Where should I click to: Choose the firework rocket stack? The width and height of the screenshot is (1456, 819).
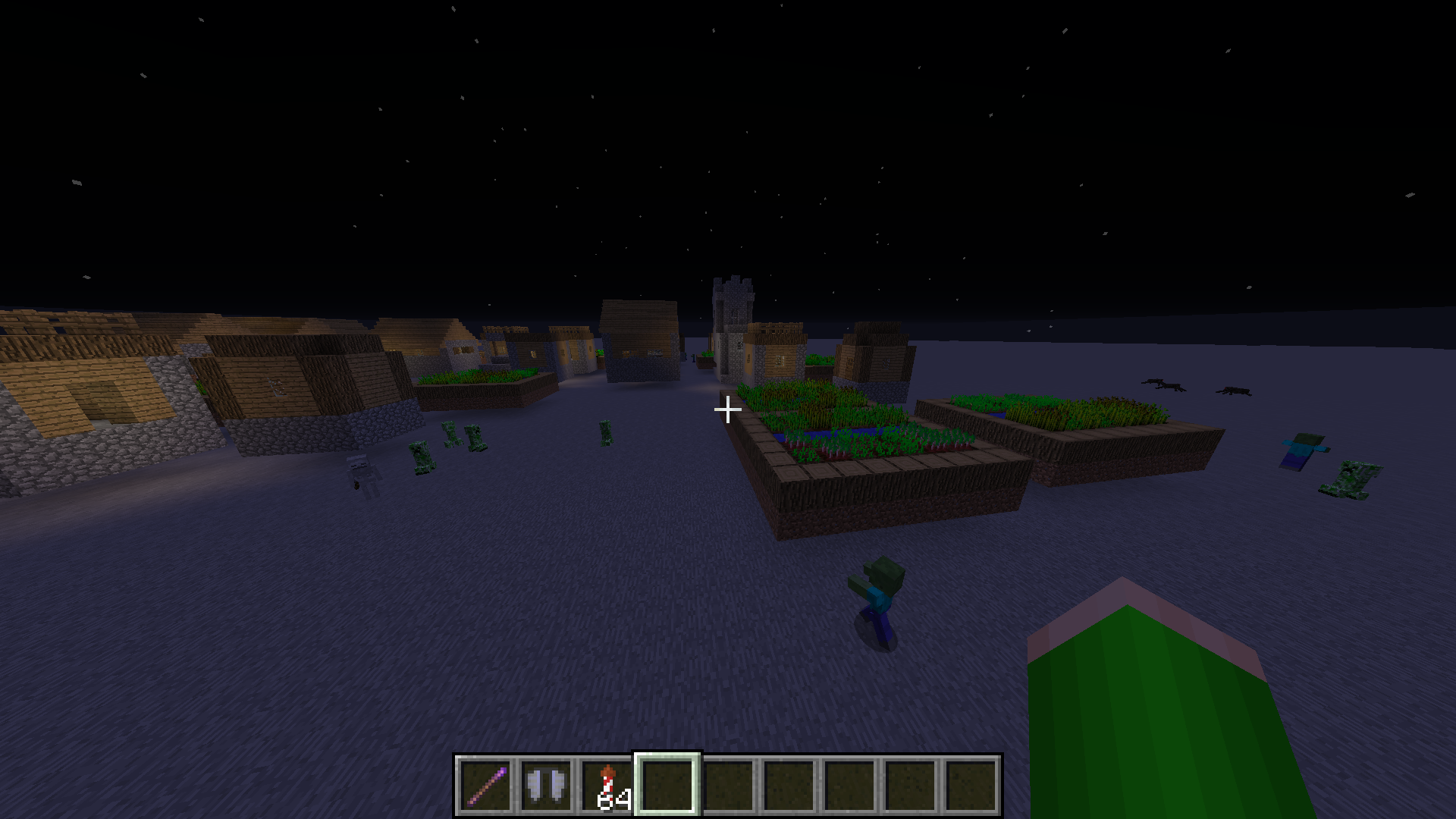(x=607, y=786)
